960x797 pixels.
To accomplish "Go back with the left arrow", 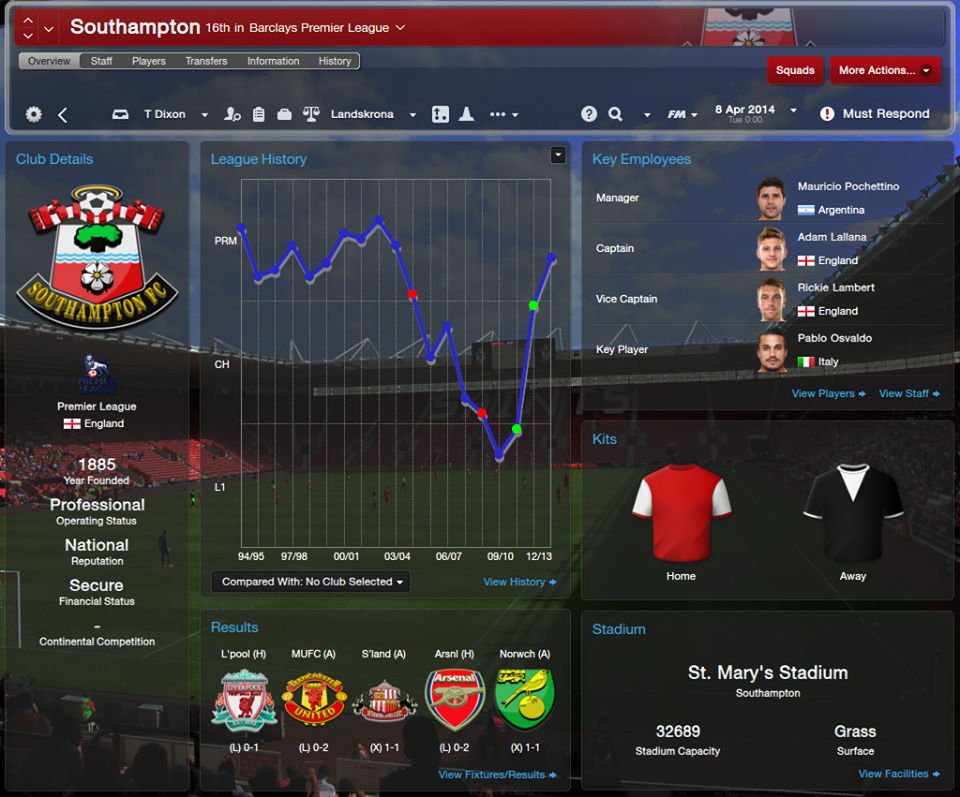I will (63, 115).
